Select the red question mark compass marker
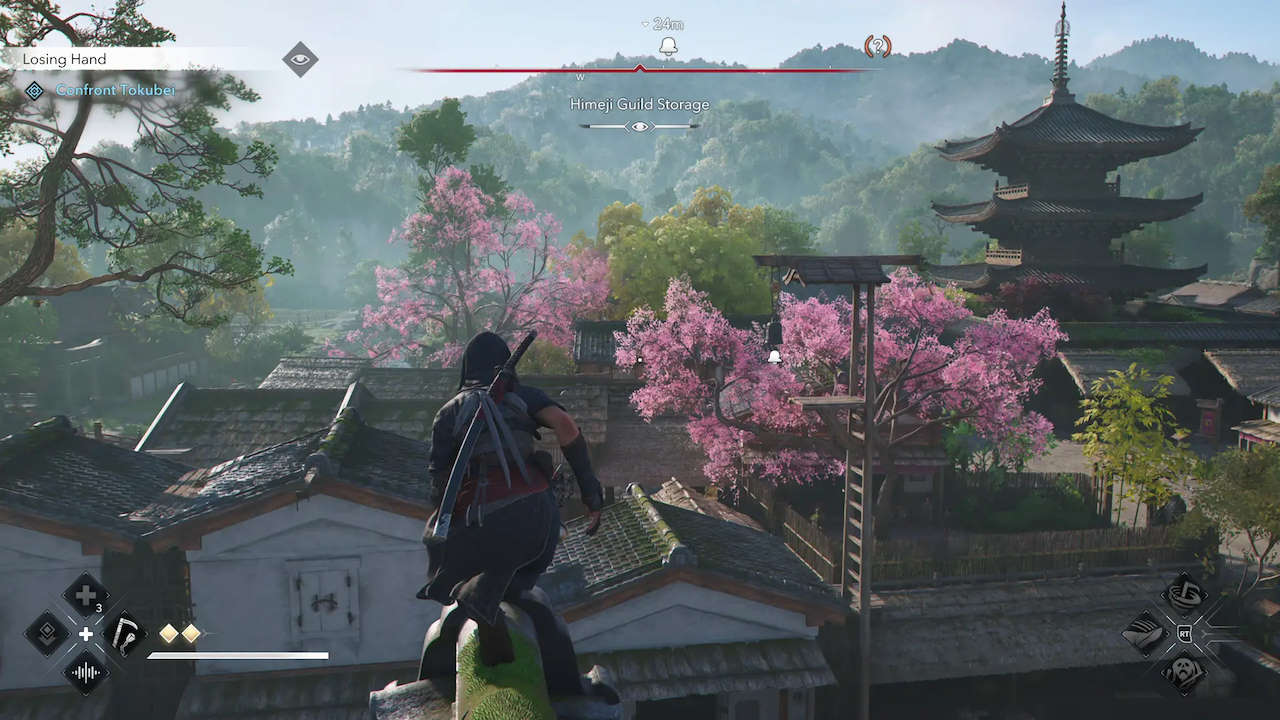This screenshot has height=720, width=1280. [877, 46]
